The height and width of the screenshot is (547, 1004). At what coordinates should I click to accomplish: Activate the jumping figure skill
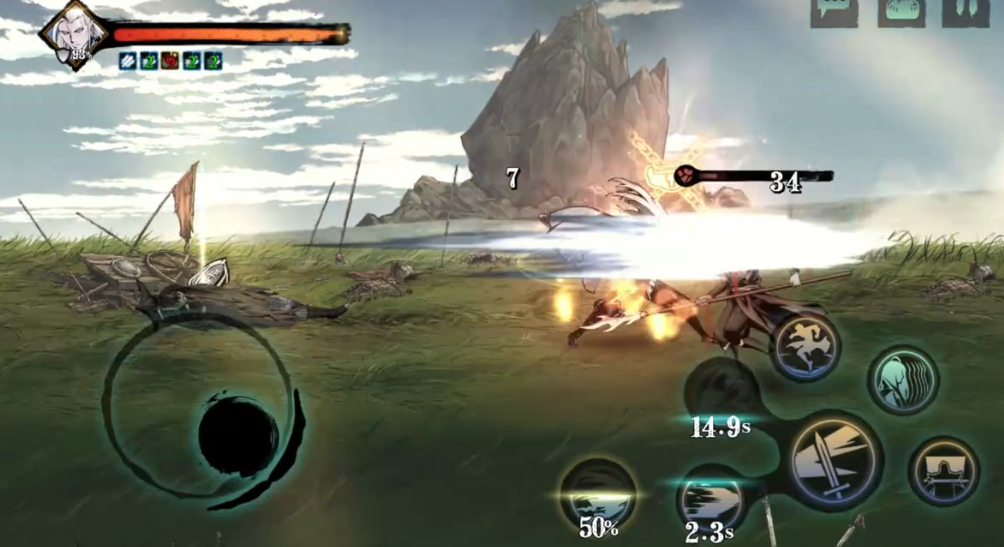coord(805,347)
